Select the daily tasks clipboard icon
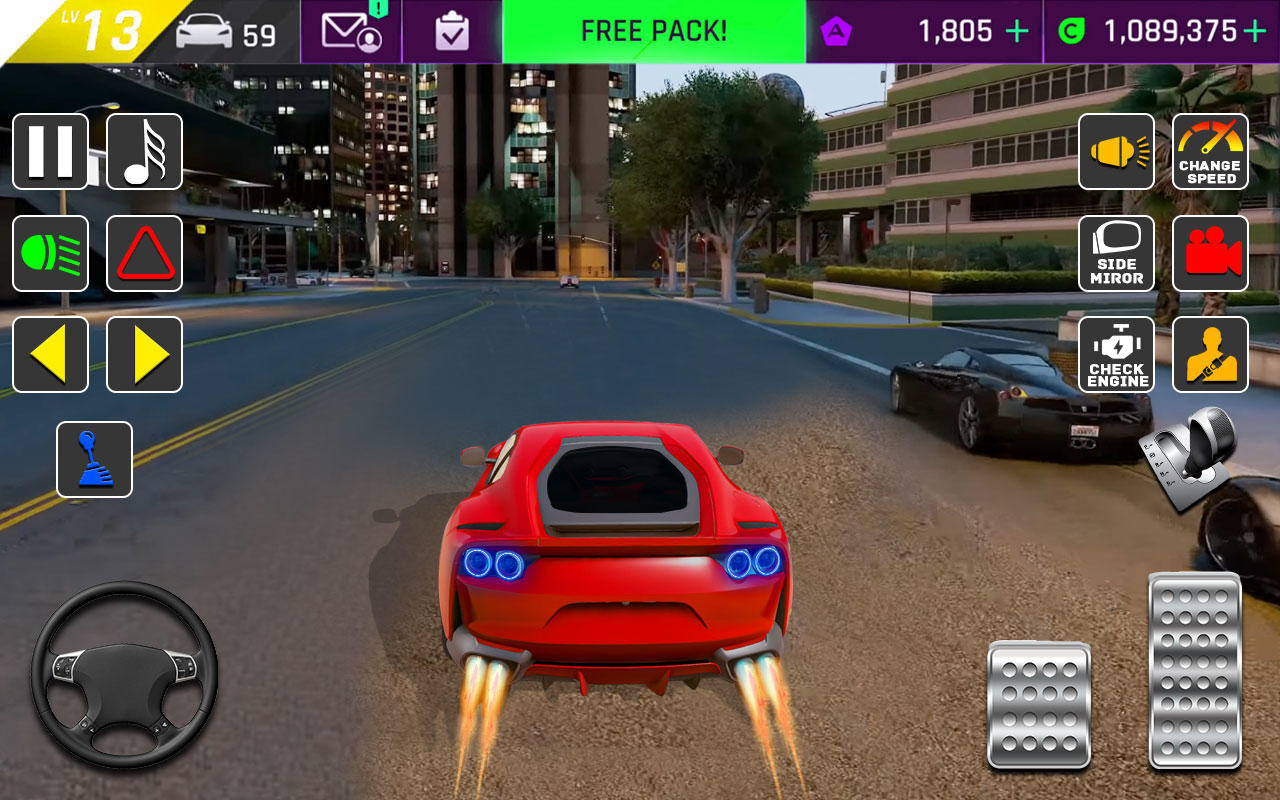Screen dimensions: 1280x800 (453, 30)
